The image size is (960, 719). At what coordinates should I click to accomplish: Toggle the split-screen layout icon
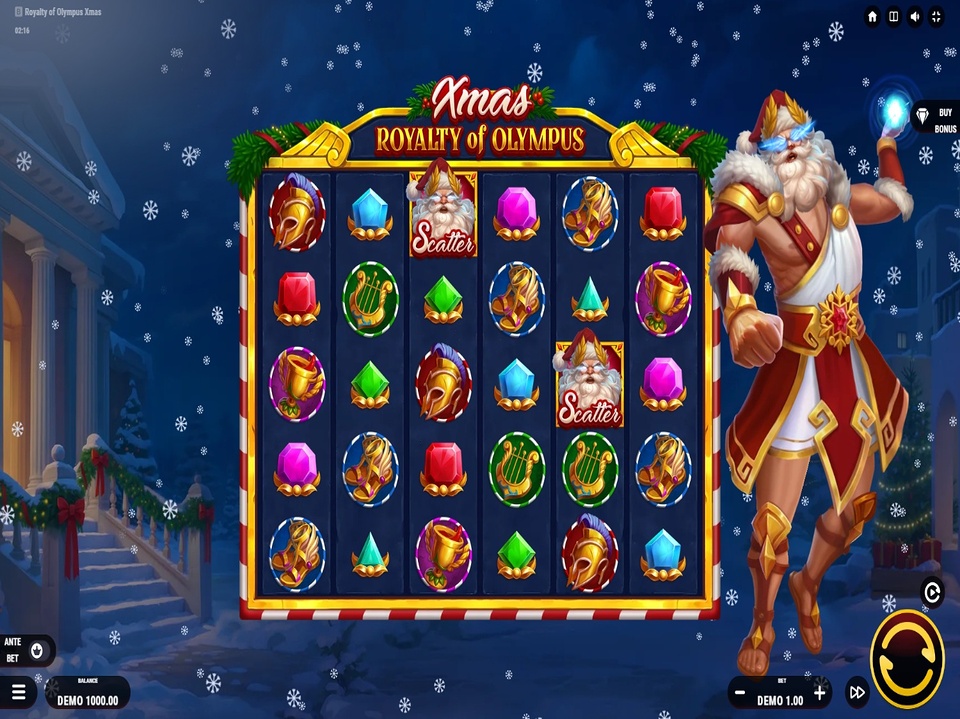(x=894, y=17)
